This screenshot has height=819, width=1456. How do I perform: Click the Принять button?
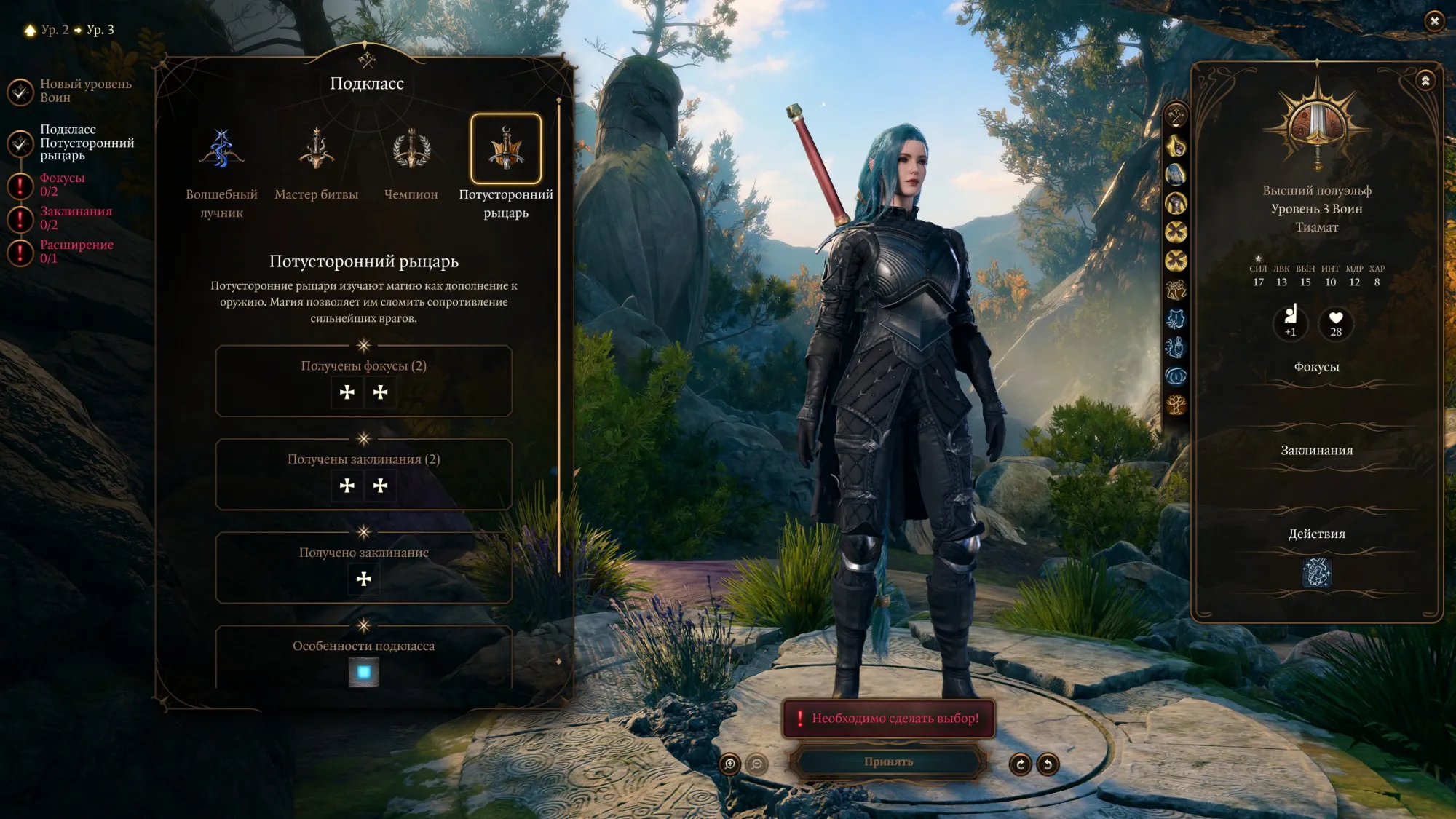pos(888,761)
